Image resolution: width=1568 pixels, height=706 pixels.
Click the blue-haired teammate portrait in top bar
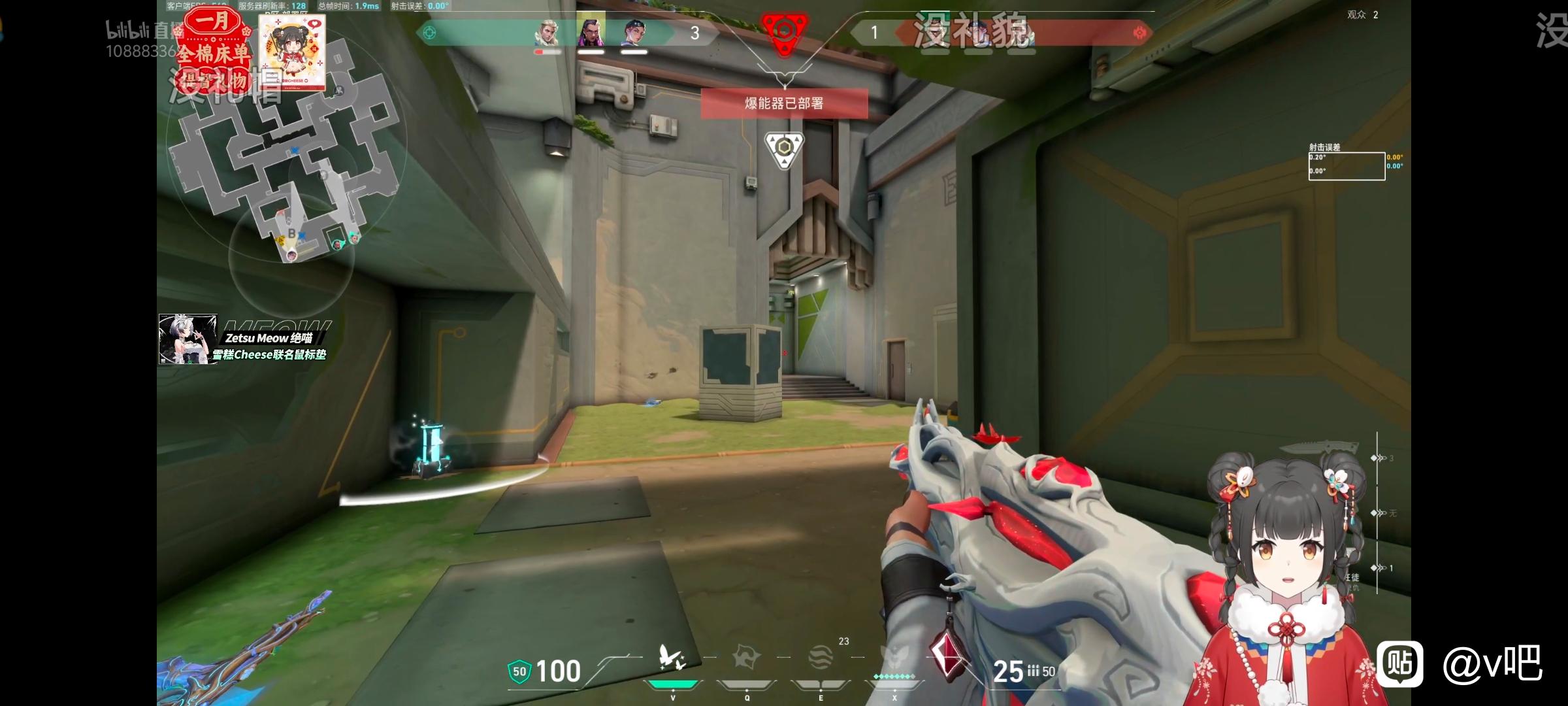pos(634,33)
